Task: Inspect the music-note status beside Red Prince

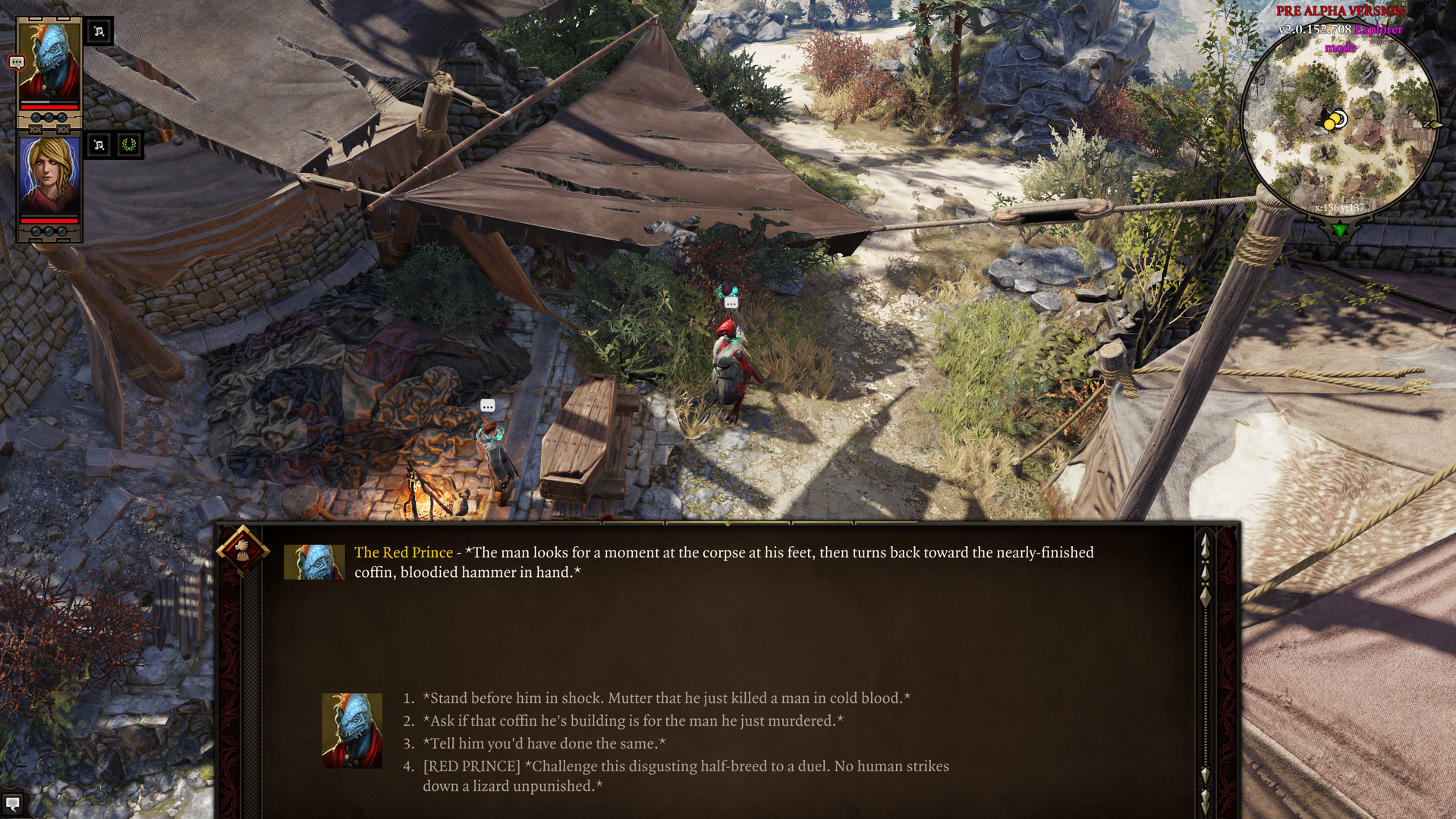Action: click(x=99, y=31)
